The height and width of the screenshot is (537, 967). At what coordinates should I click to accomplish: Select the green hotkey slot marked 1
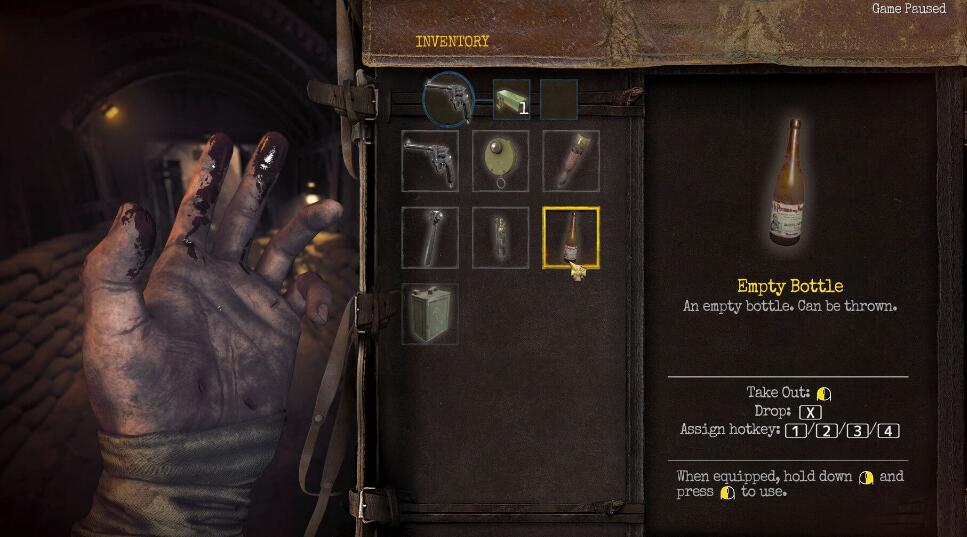point(511,99)
